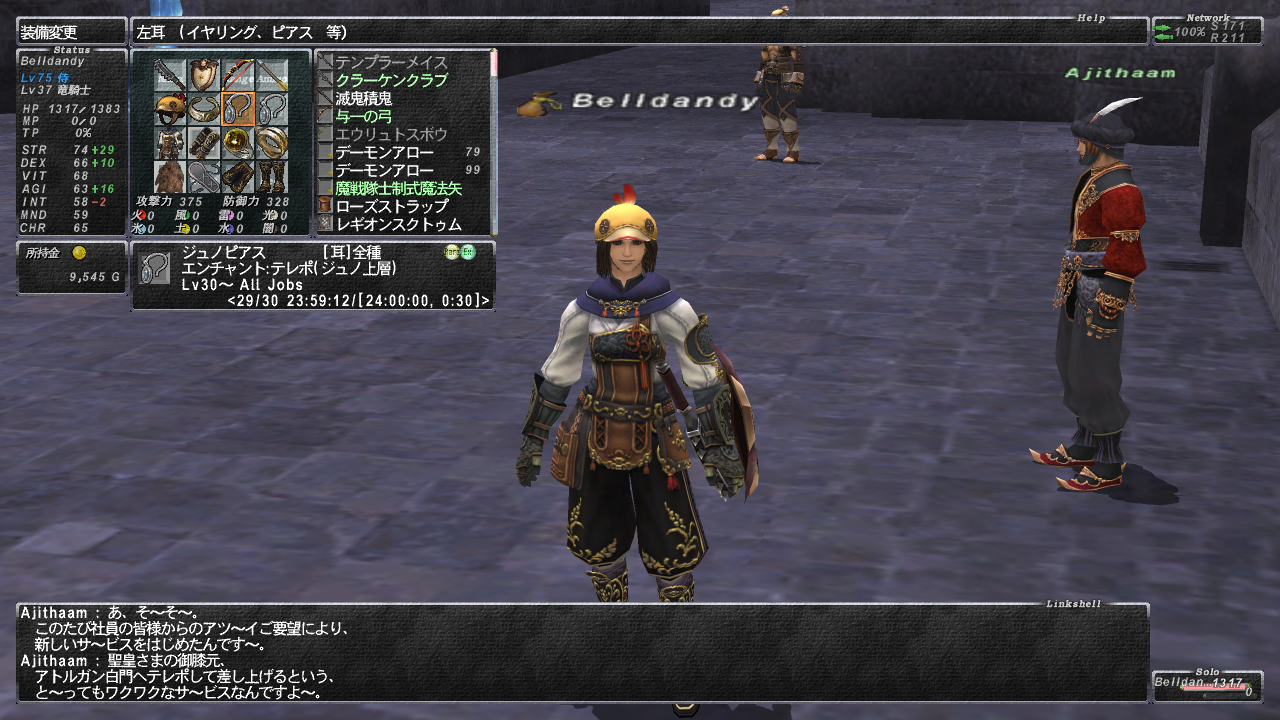Select the shield equipment slot
The image size is (1280, 720).
point(204,74)
